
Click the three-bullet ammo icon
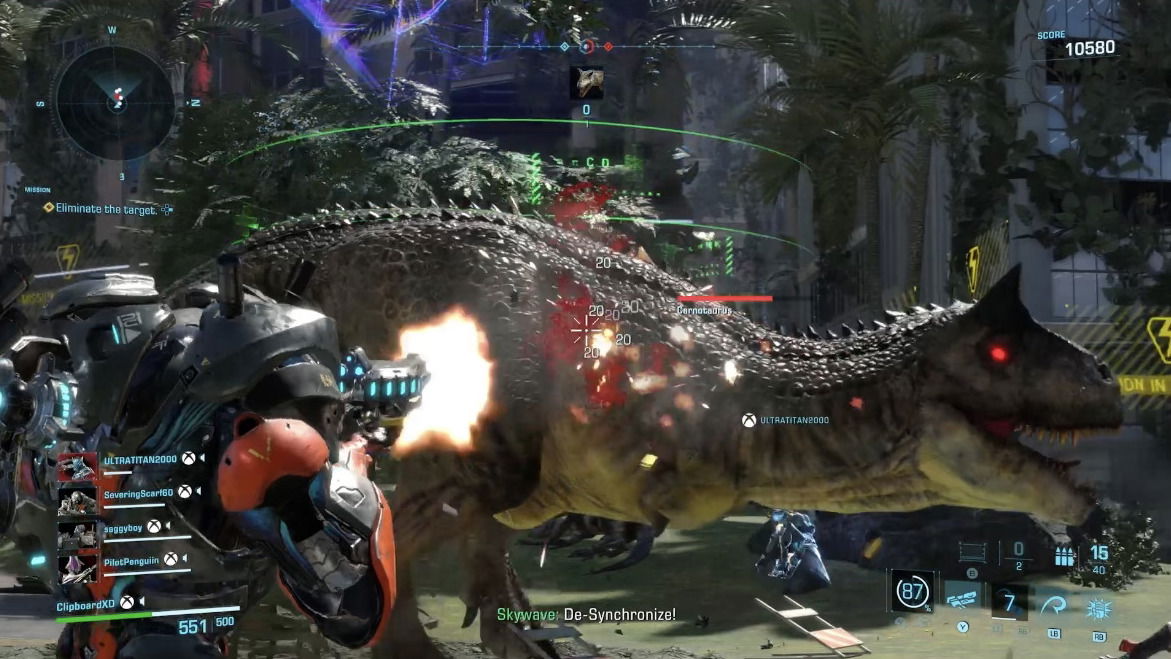tap(1066, 555)
